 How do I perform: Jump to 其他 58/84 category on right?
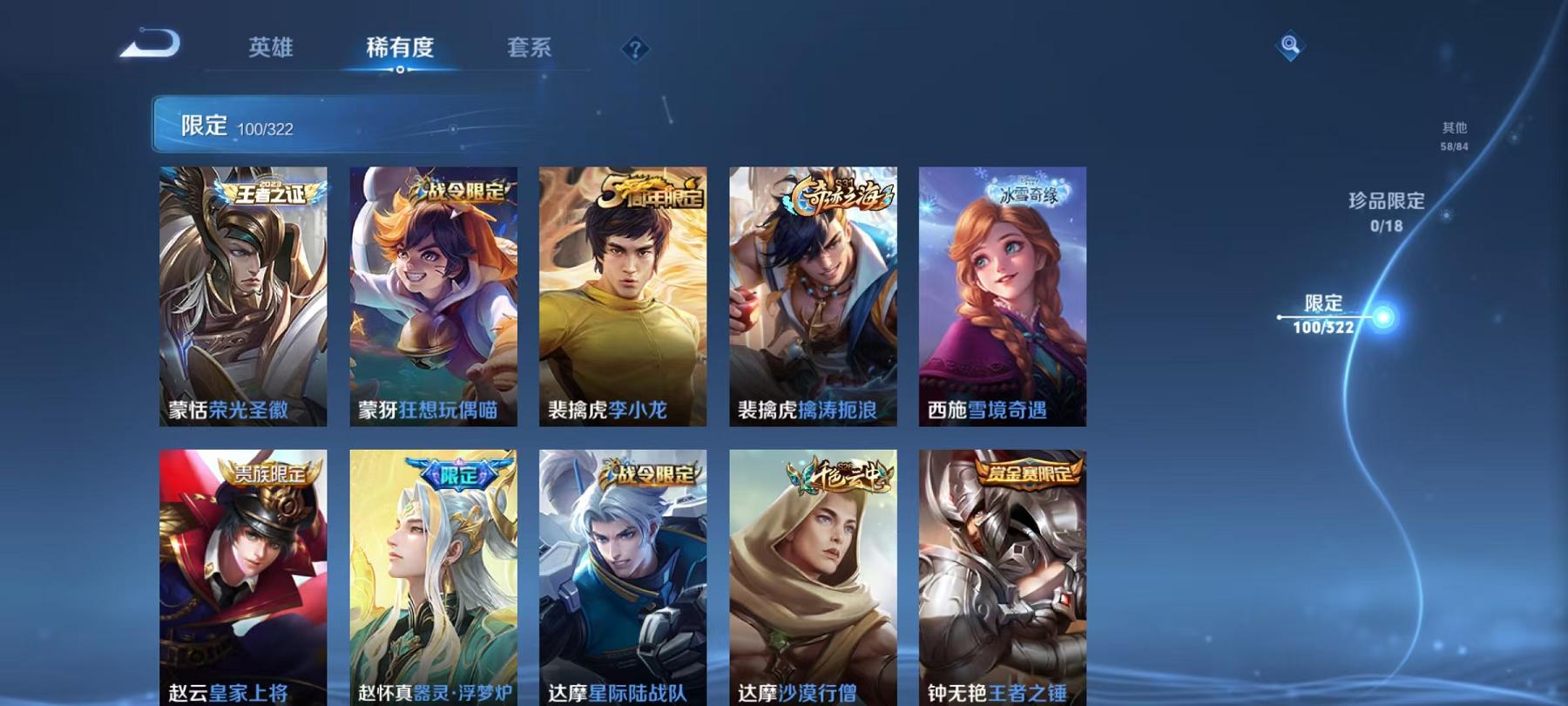pos(1455,132)
